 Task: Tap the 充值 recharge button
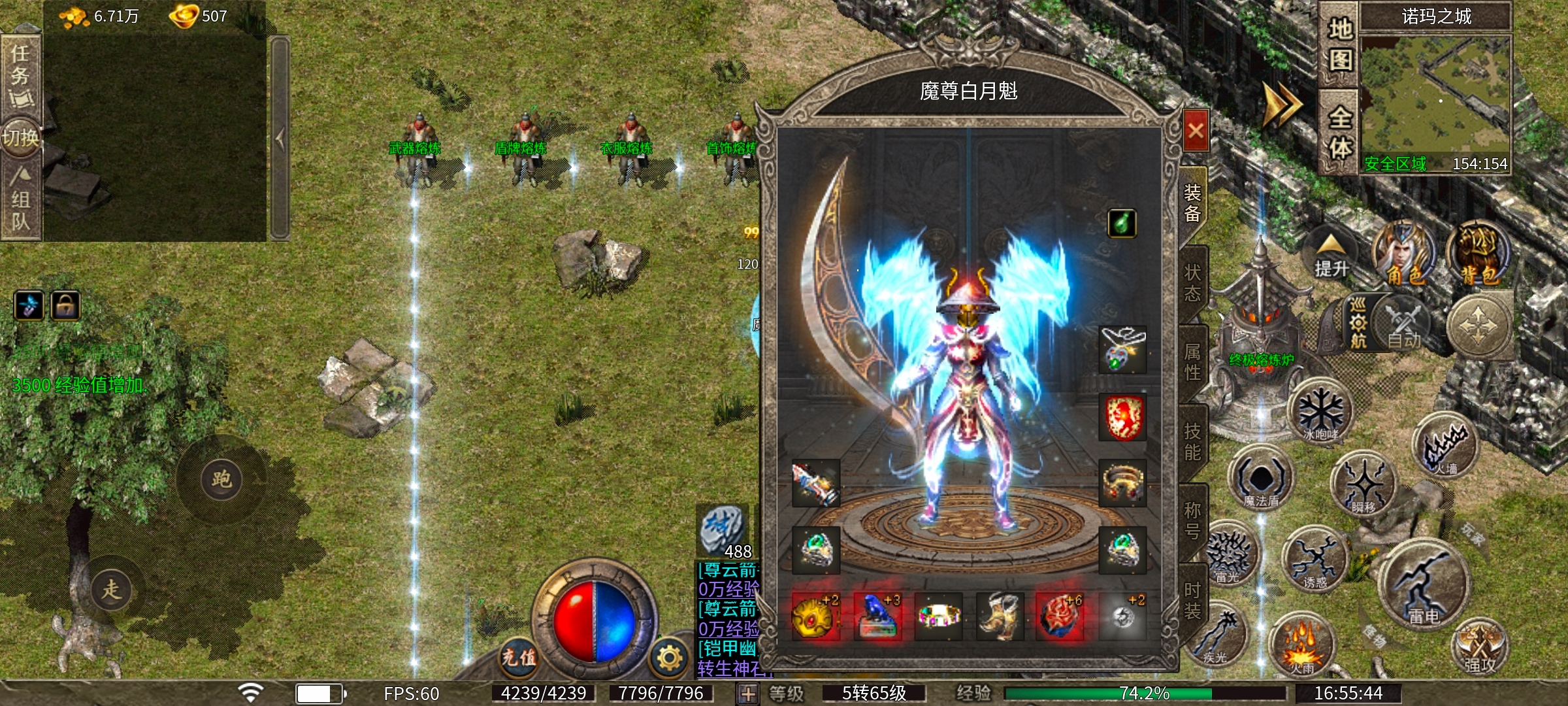pyautogui.click(x=519, y=656)
